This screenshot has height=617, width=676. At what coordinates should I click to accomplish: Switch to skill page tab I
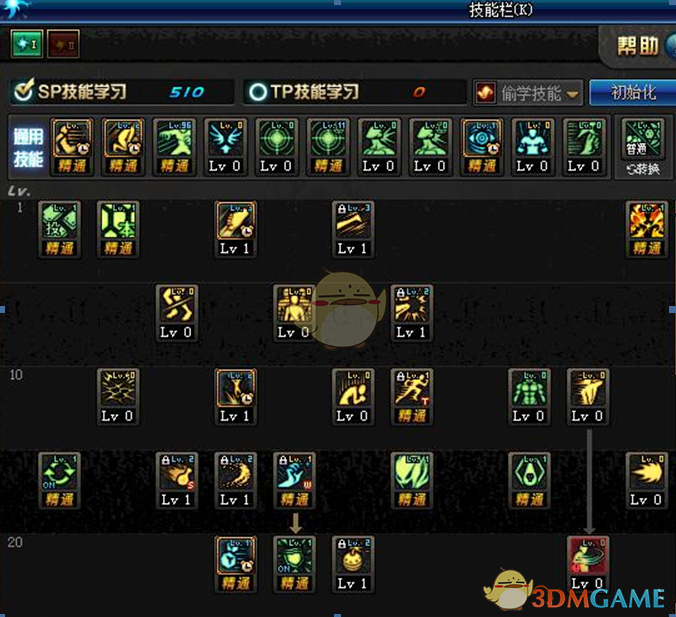tap(27, 44)
